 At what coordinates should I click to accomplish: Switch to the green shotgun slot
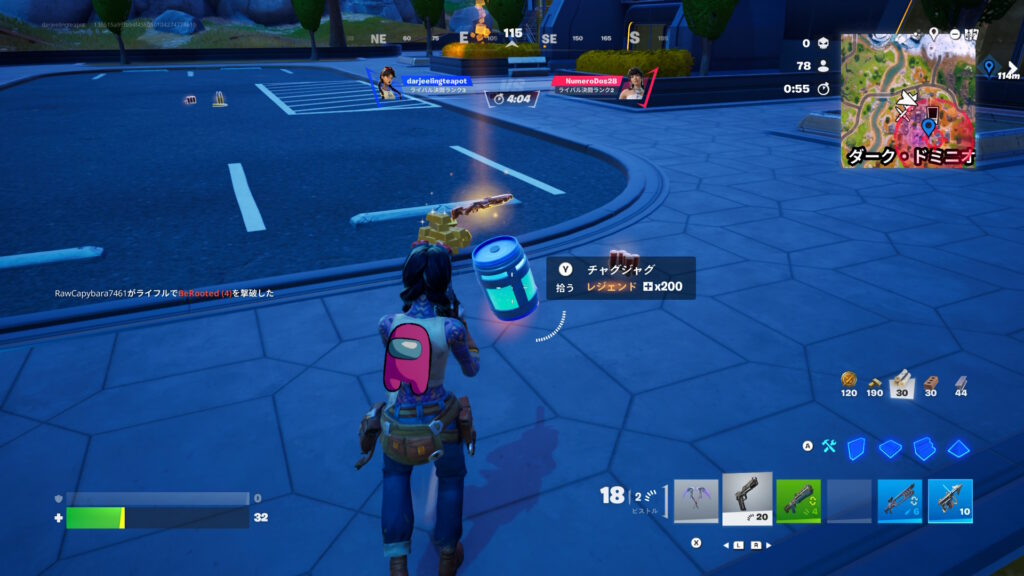point(798,500)
